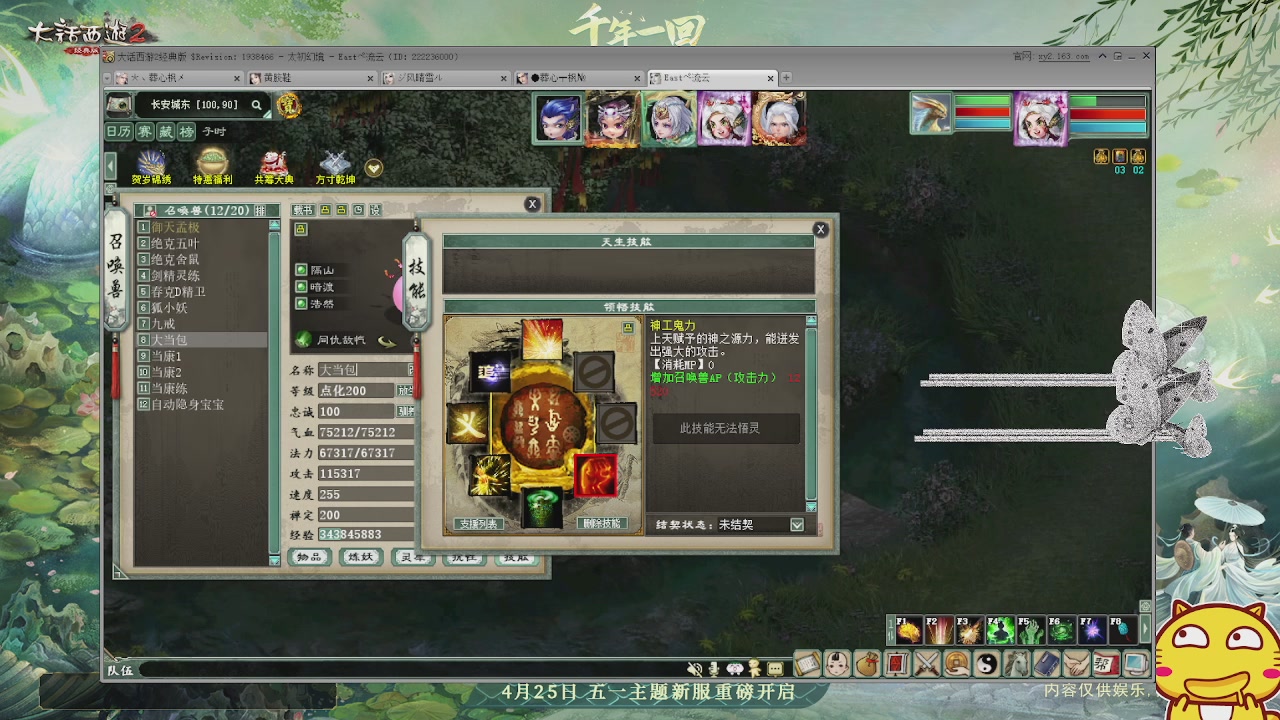This screenshot has height=720, width=1280.
Task: Toggle the green checkbox beside 隔山
Action: 301,269
